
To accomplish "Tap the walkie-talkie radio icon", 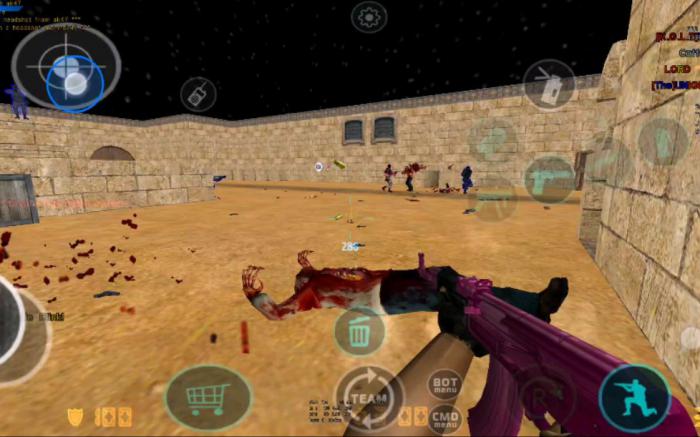I will coord(198,94).
